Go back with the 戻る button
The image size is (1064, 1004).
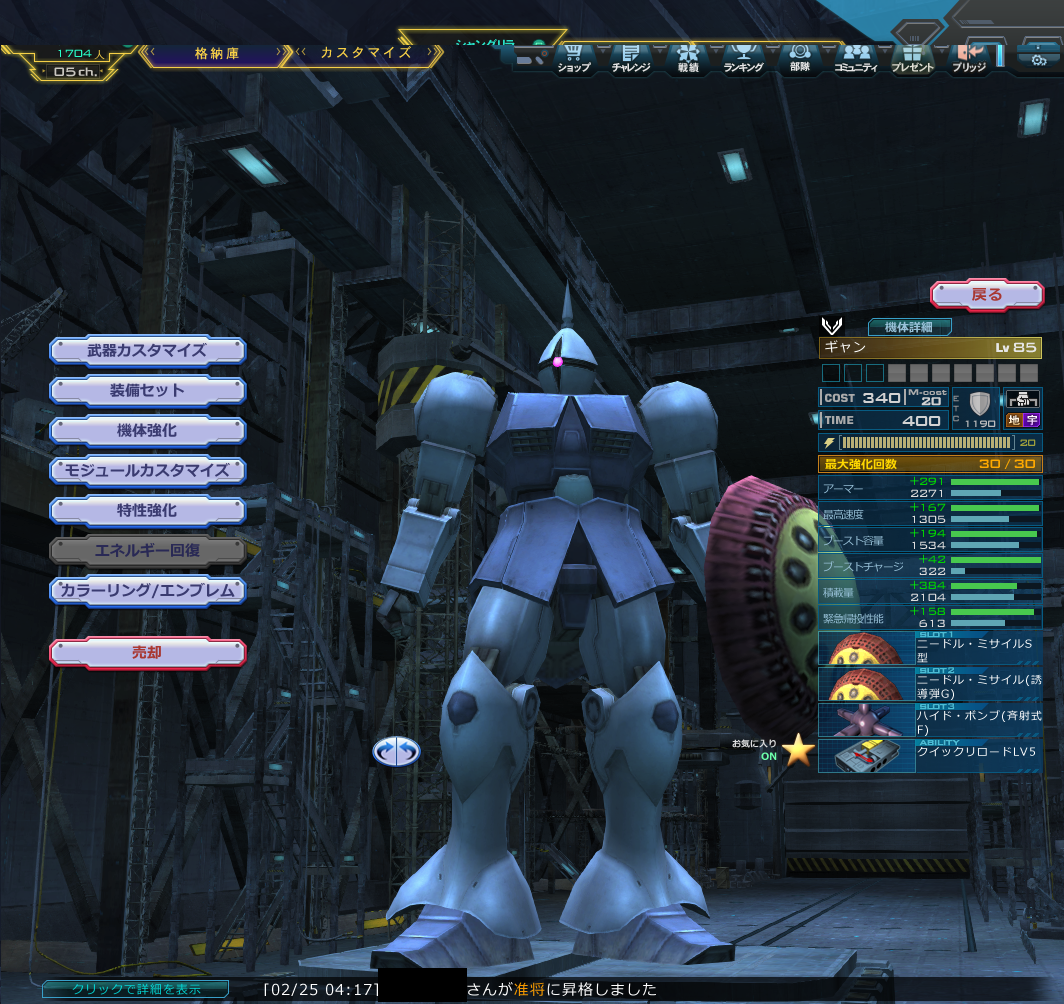[986, 295]
